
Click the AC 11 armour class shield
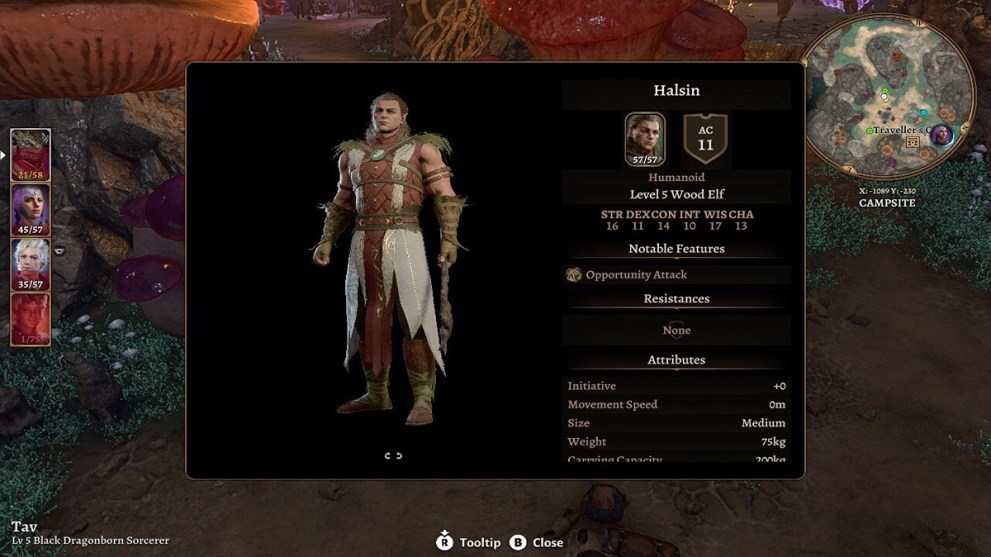pyautogui.click(x=706, y=139)
